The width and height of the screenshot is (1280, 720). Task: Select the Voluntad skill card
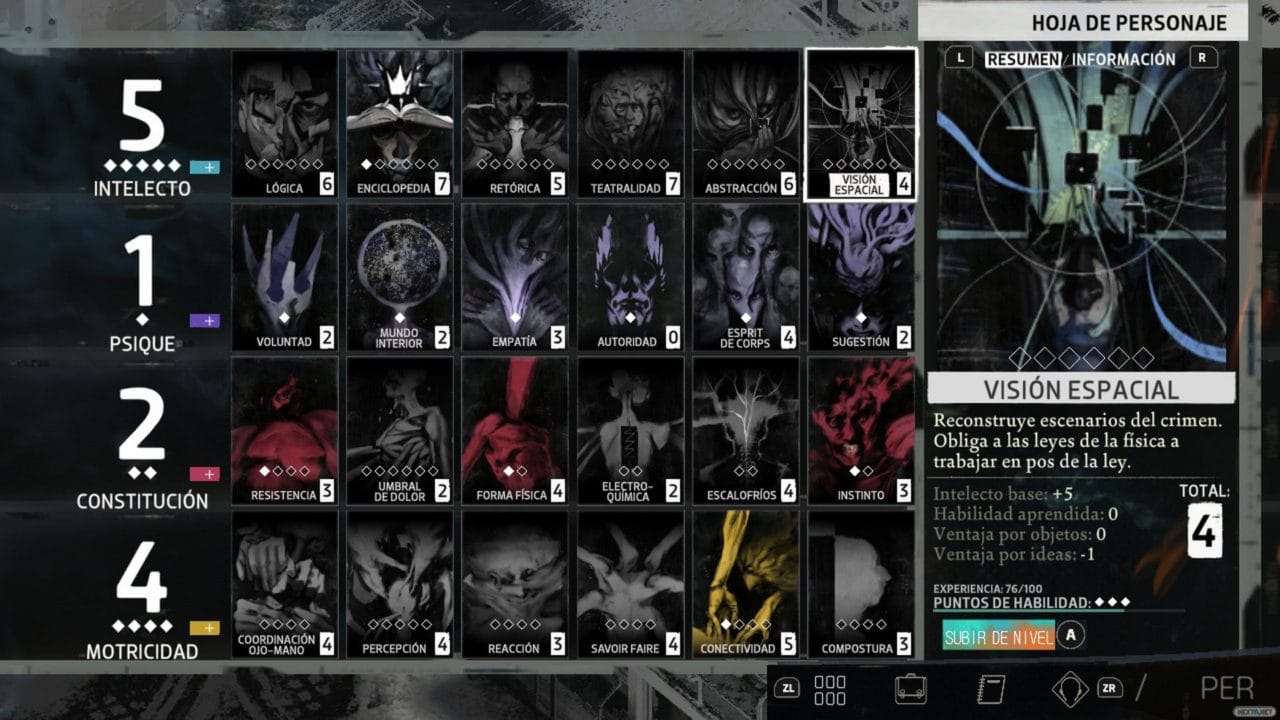click(x=285, y=277)
